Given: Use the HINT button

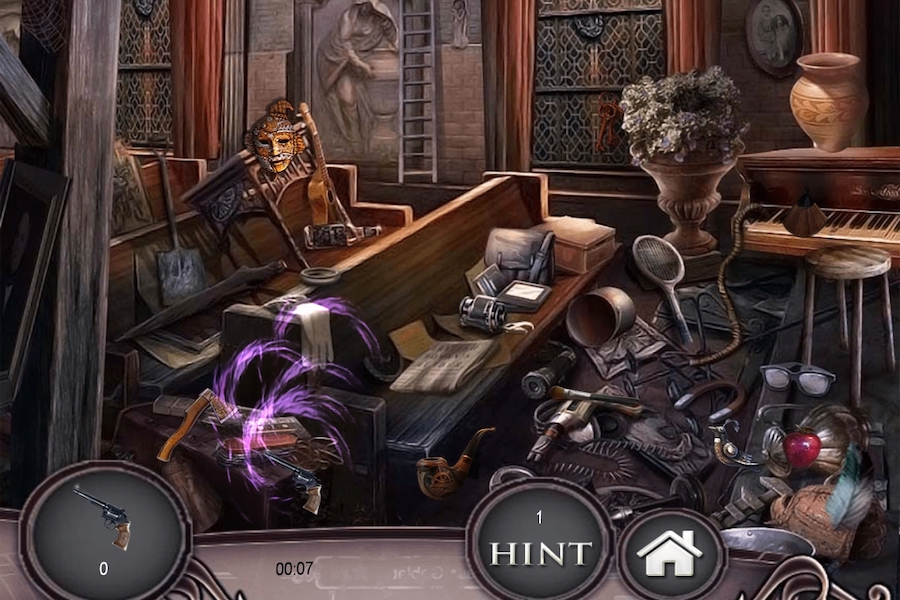Looking at the screenshot, I should 539,551.
